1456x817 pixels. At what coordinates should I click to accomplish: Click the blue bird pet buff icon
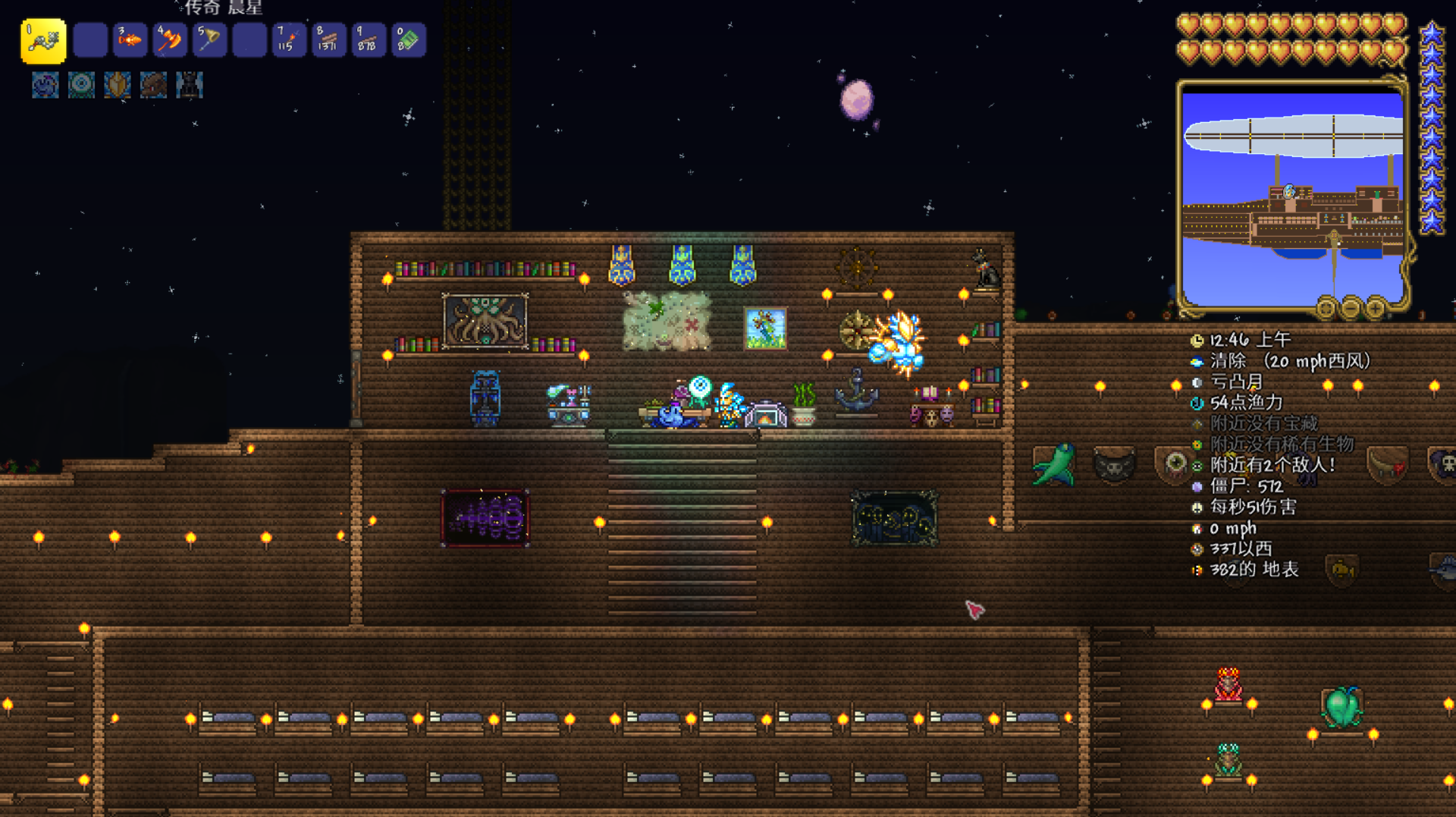(x=45, y=85)
